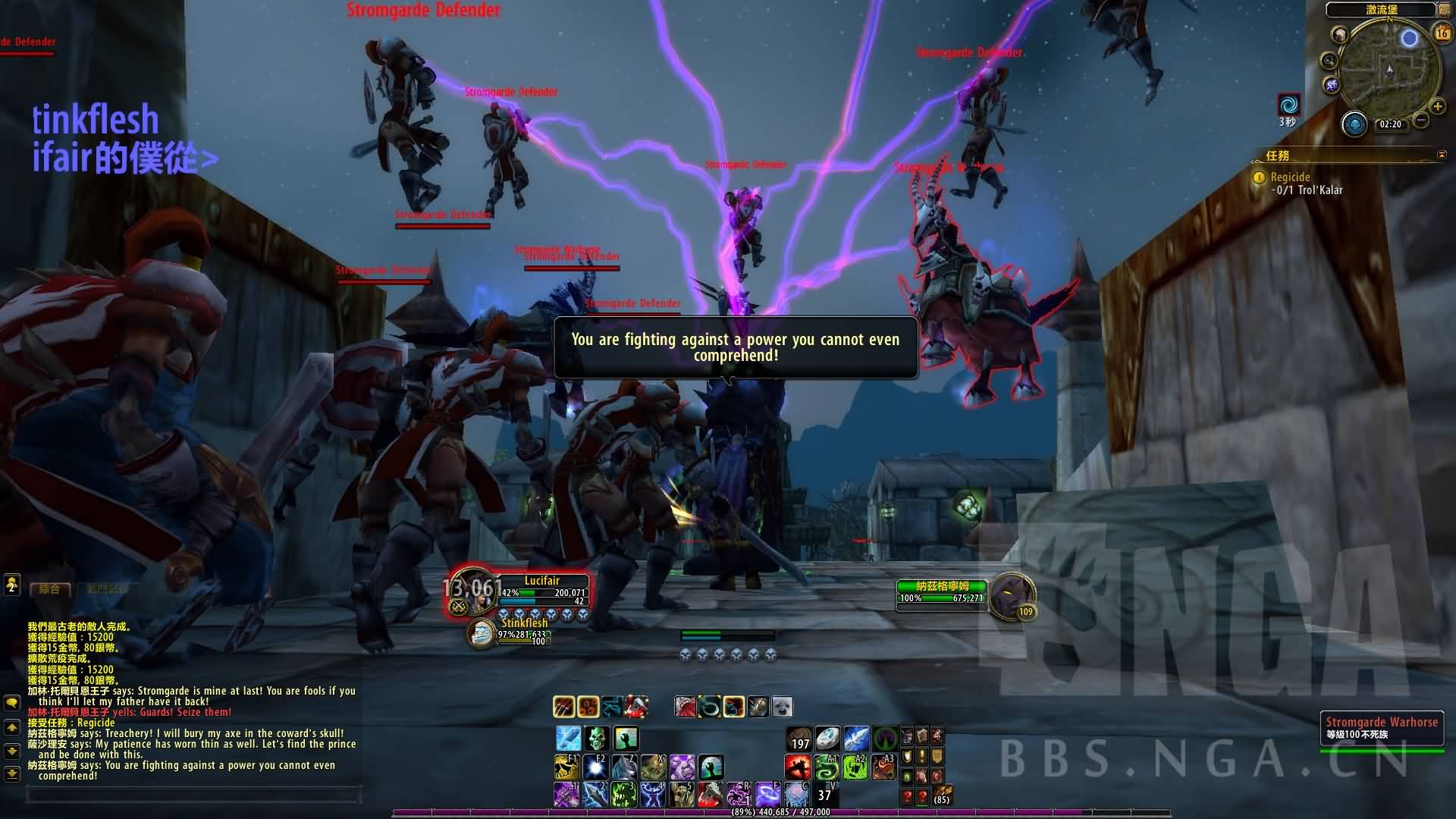The image size is (1456, 819).
Task: Cast the green swirling dragon ability on A1
Action: [x=827, y=767]
